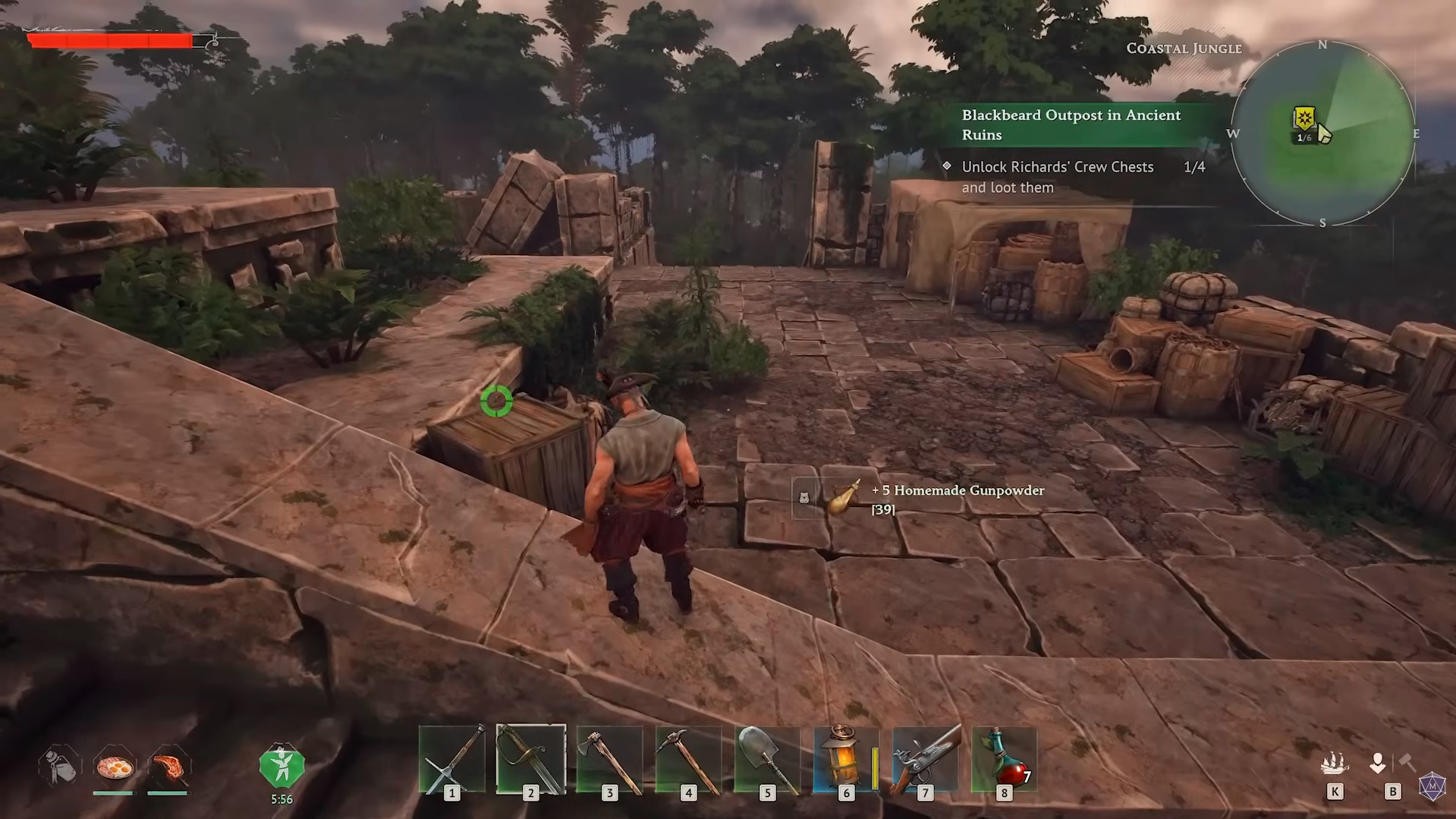The width and height of the screenshot is (1456, 819).
Task: Click the grilled steak food buff icon
Action: pos(168,767)
